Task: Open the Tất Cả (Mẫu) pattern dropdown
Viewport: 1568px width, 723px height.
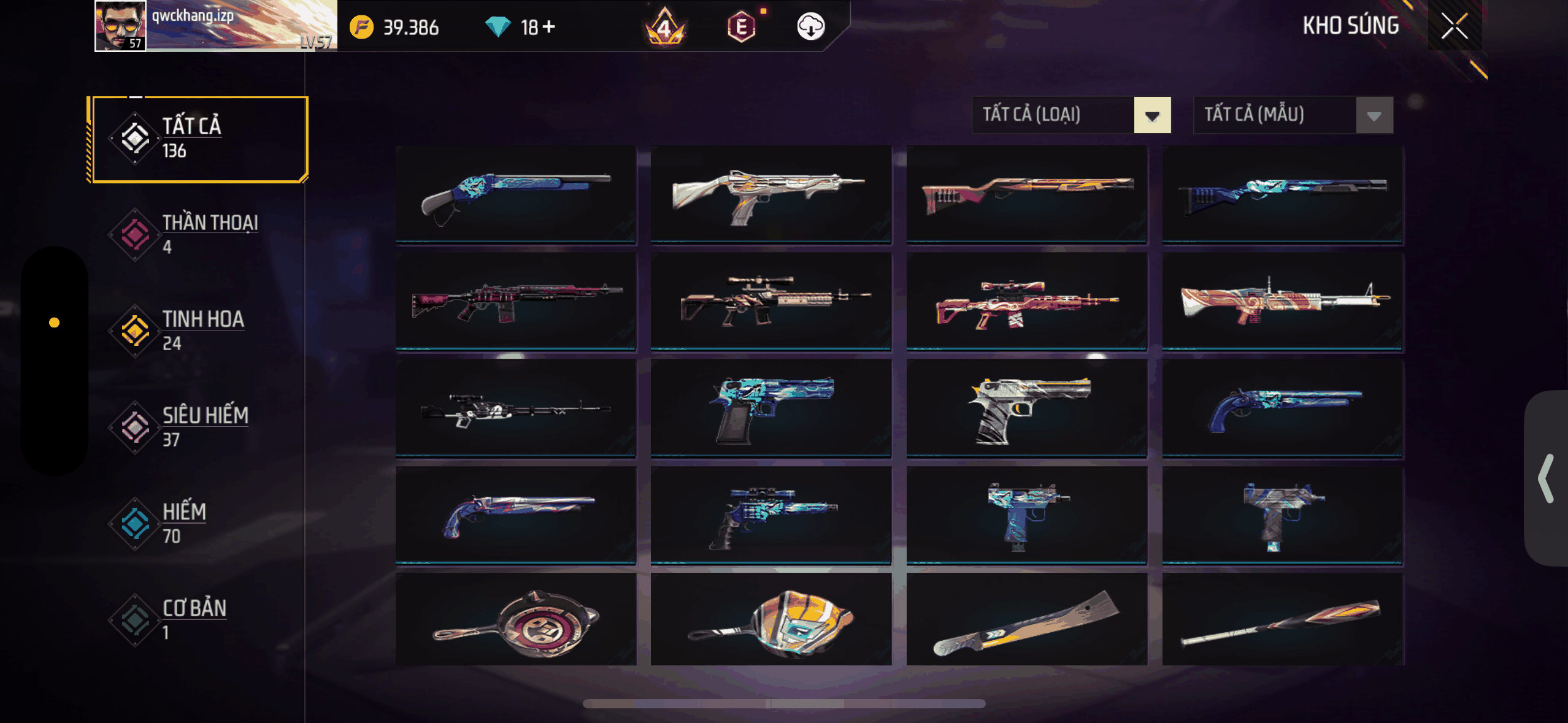Action: [1293, 115]
